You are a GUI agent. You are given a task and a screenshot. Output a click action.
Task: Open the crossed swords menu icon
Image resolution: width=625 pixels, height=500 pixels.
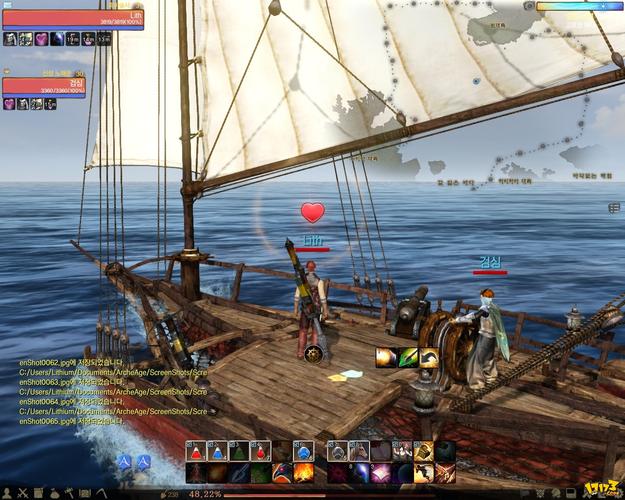tap(21, 493)
